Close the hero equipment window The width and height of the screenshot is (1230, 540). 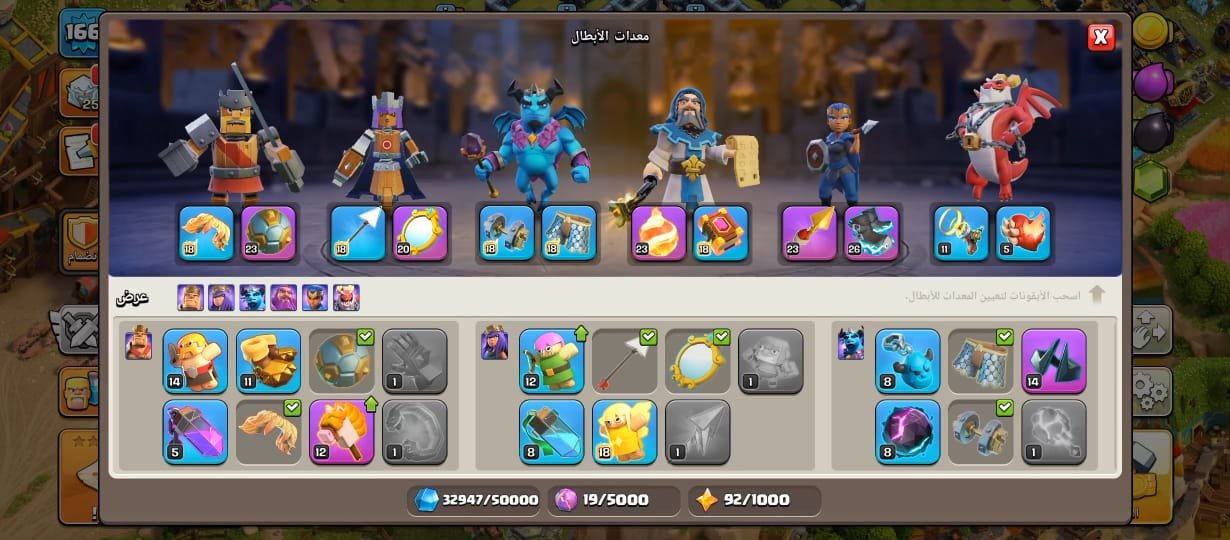[1101, 38]
